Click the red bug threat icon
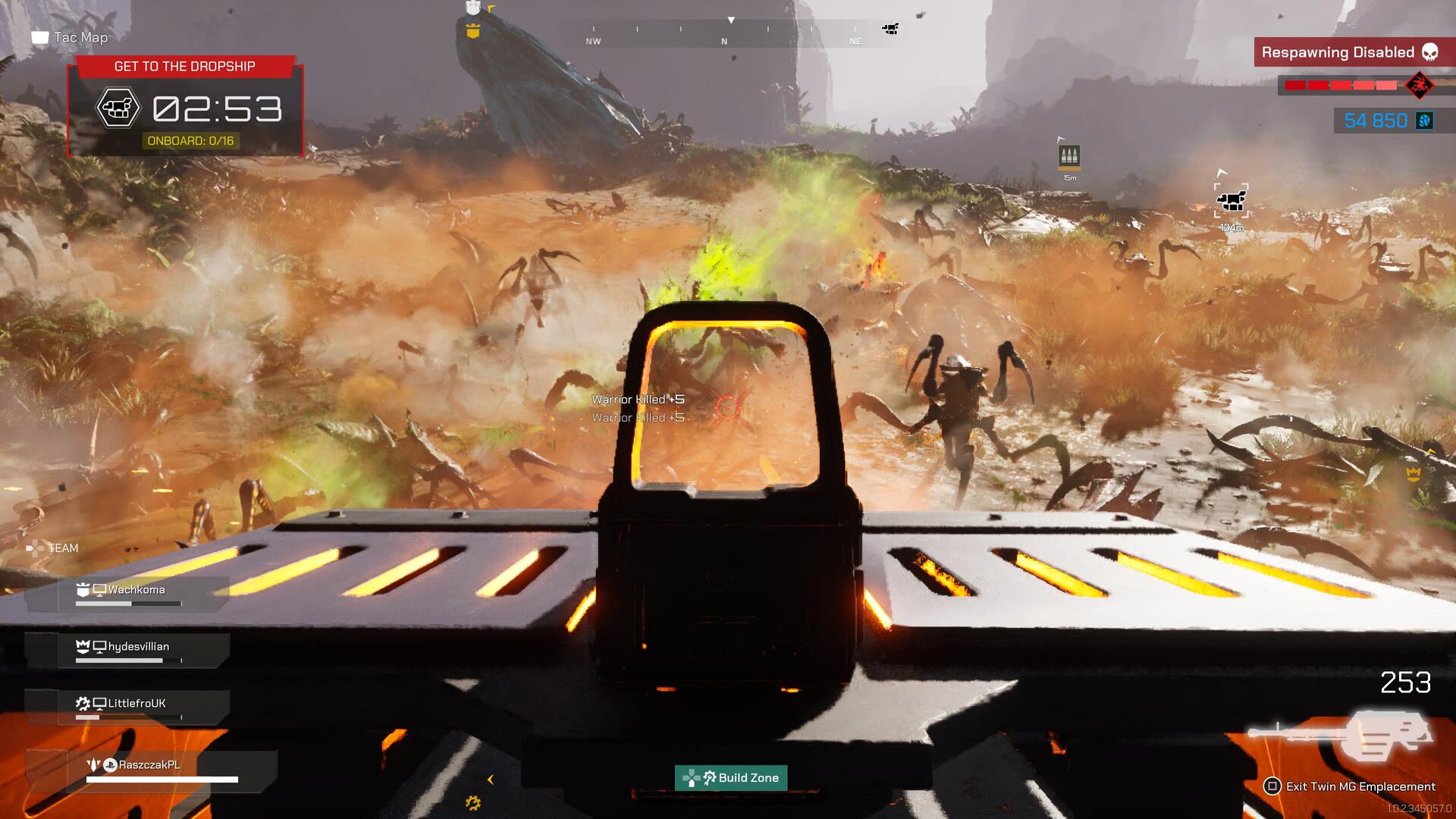This screenshot has width=1456, height=819. 1417,85
